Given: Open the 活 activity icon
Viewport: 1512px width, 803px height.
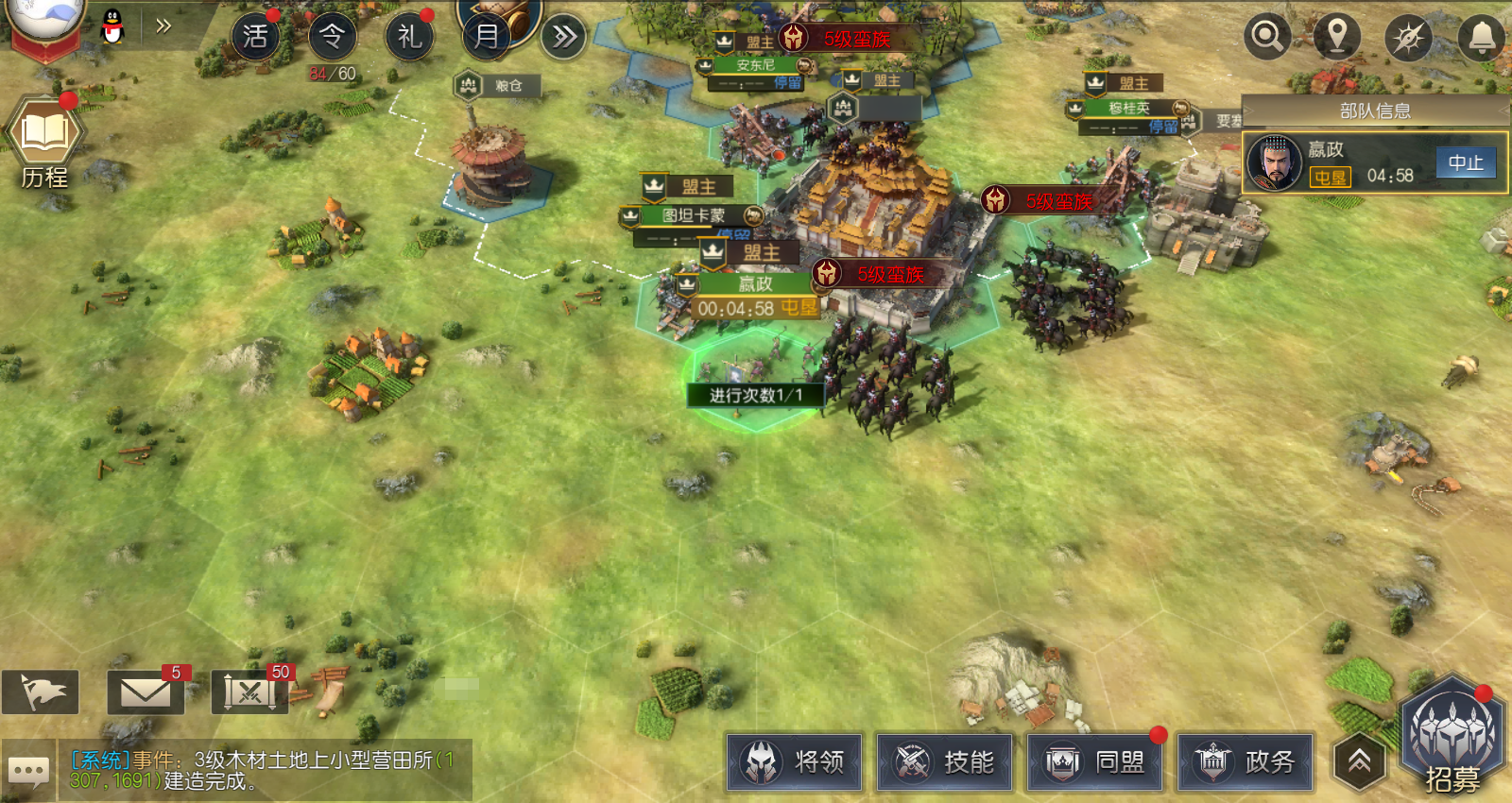Looking at the screenshot, I should point(255,37).
